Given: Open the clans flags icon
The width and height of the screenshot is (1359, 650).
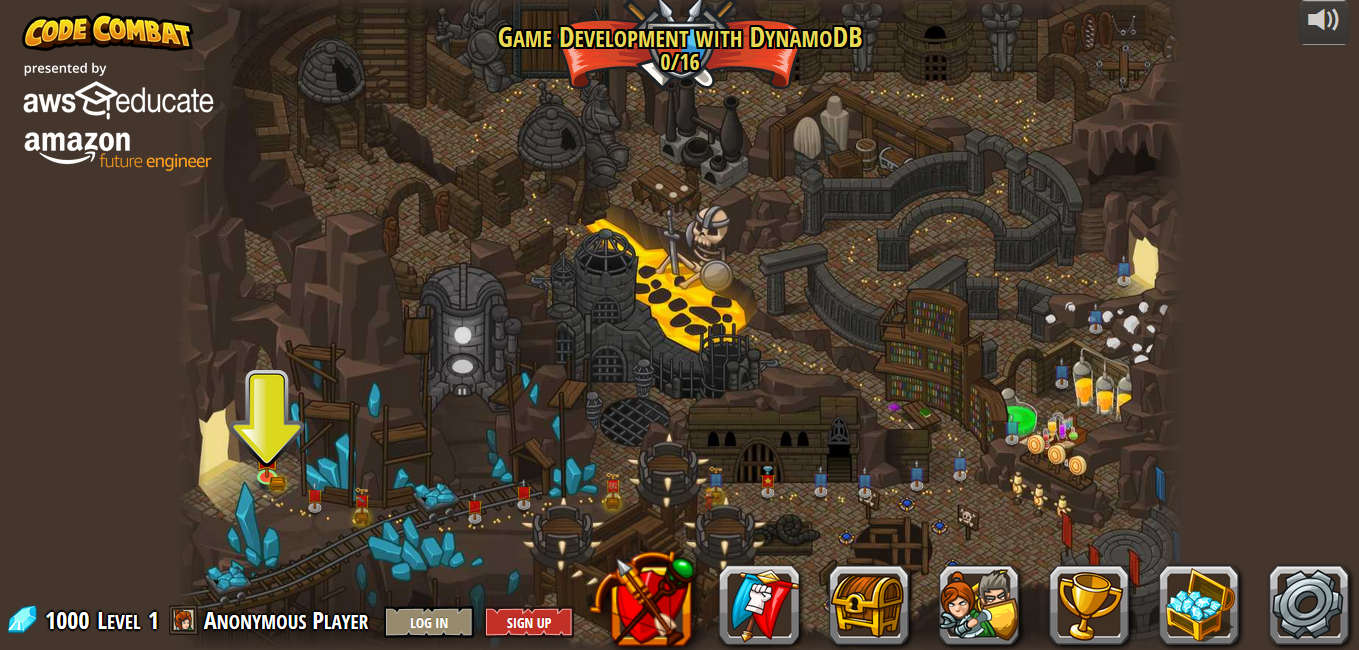Looking at the screenshot, I should coord(759,605).
